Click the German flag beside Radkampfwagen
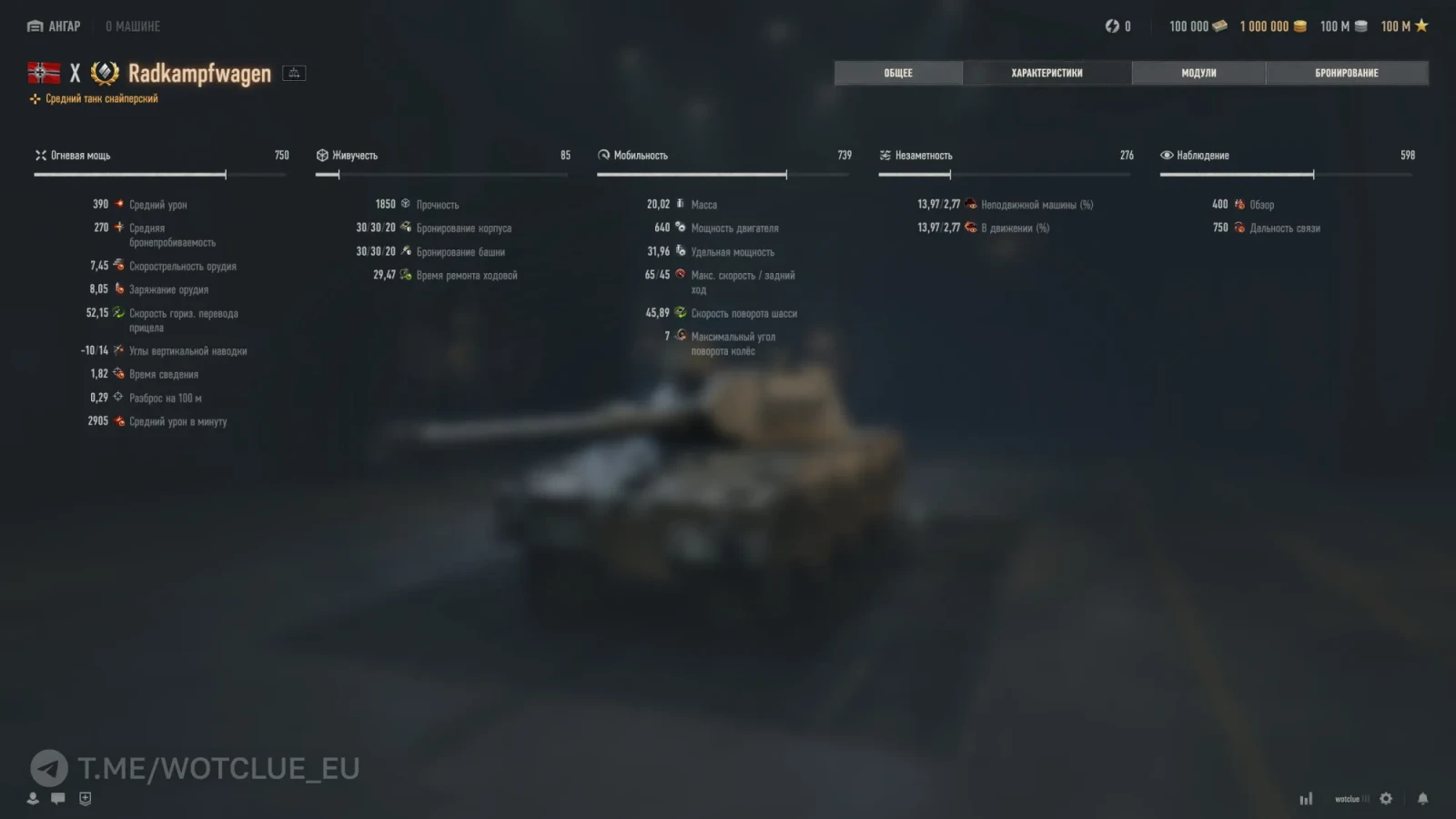The width and height of the screenshot is (1456, 819). (x=43, y=73)
